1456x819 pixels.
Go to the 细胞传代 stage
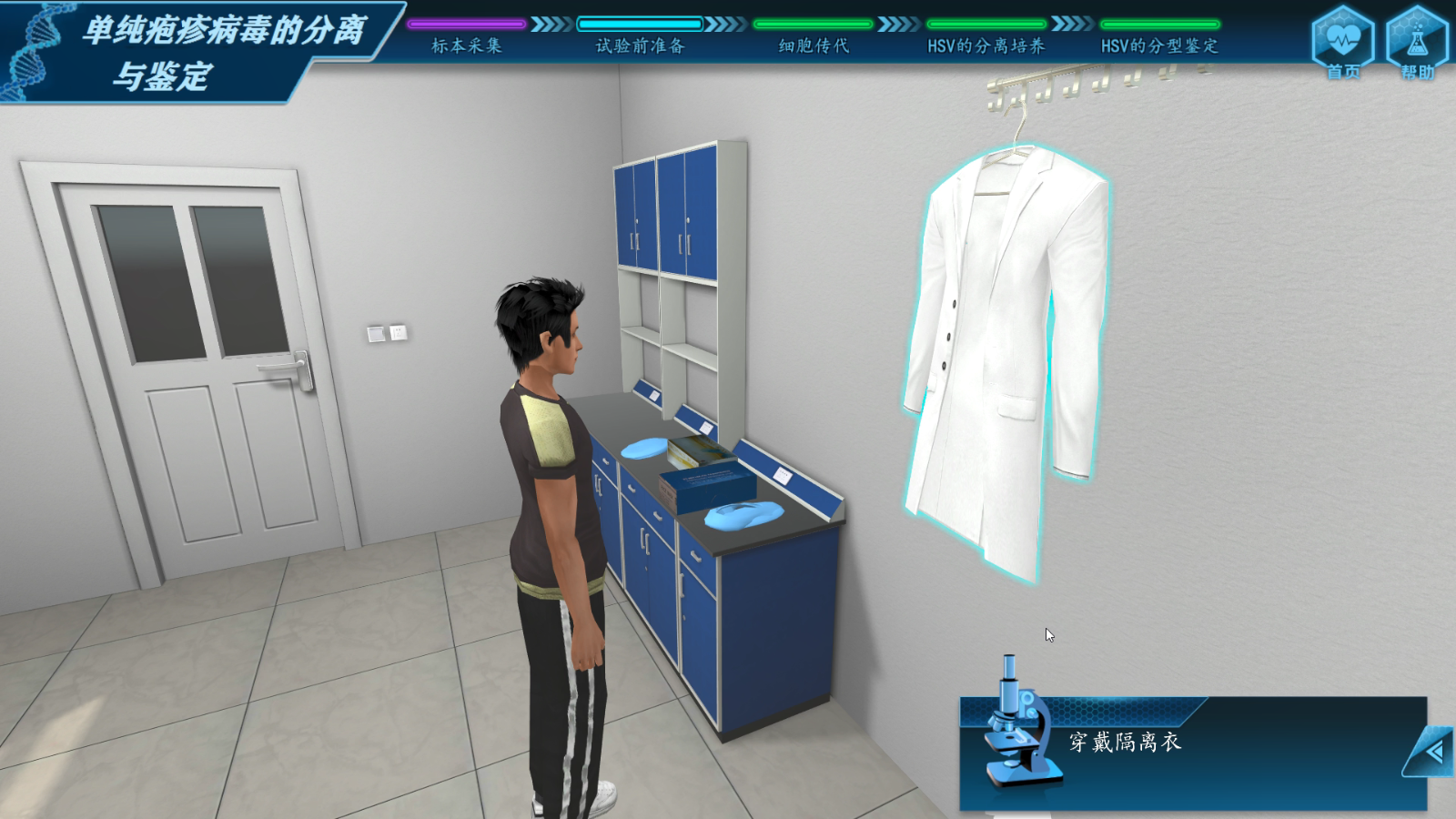814,45
